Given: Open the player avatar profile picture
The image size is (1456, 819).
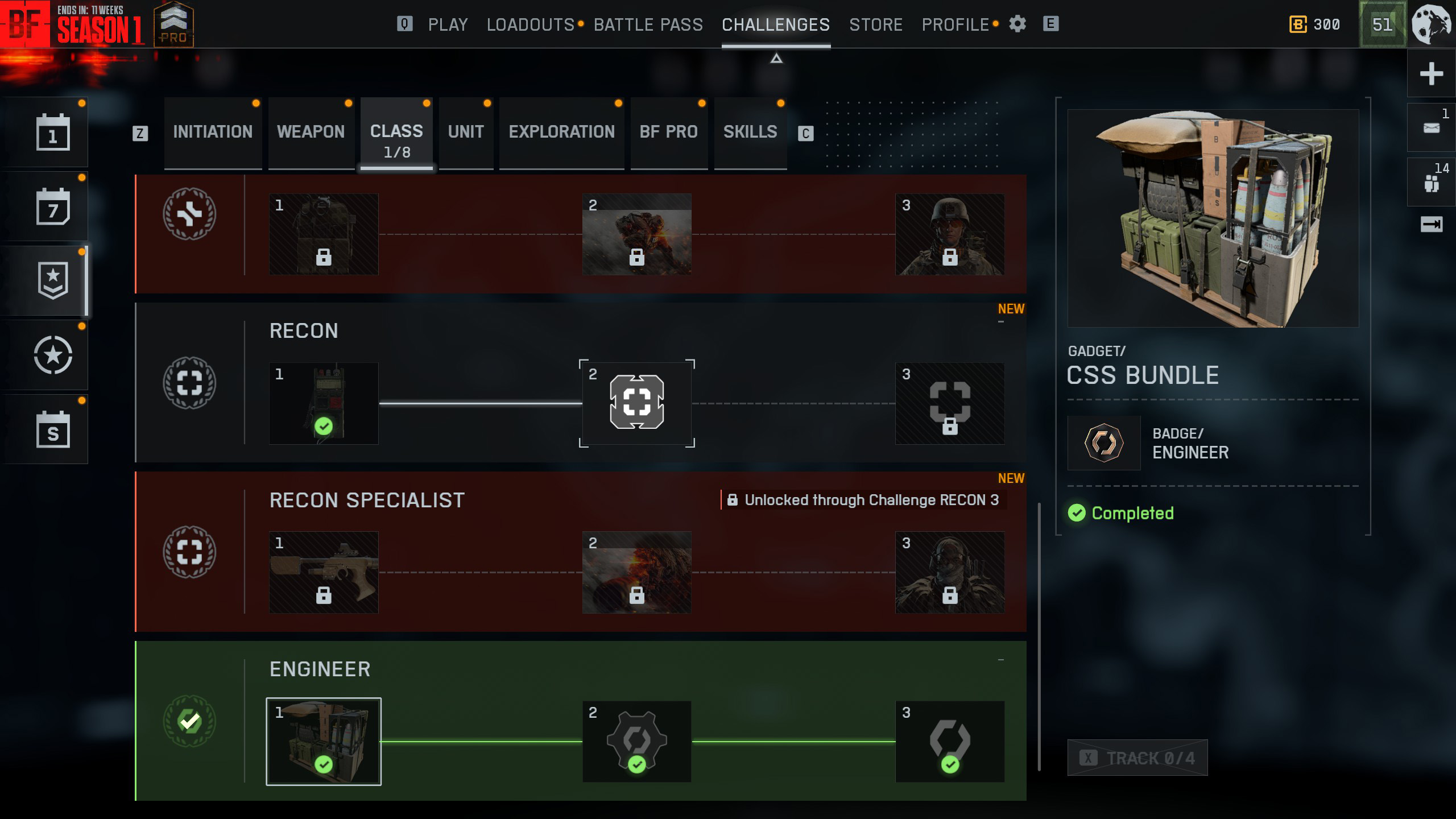Looking at the screenshot, I should [1432, 24].
